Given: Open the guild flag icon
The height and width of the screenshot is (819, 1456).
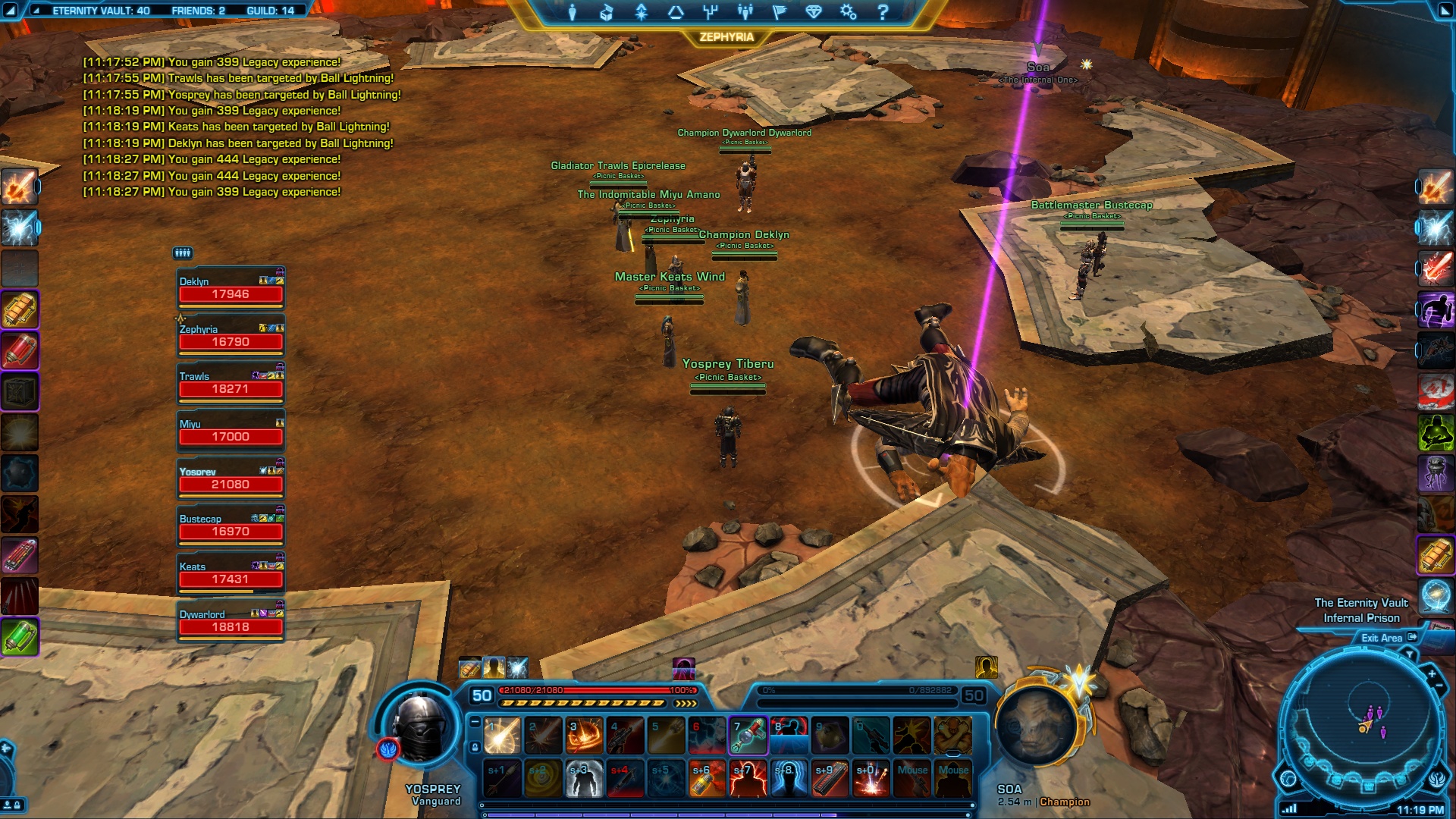Looking at the screenshot, I should (x=779, y=12).
